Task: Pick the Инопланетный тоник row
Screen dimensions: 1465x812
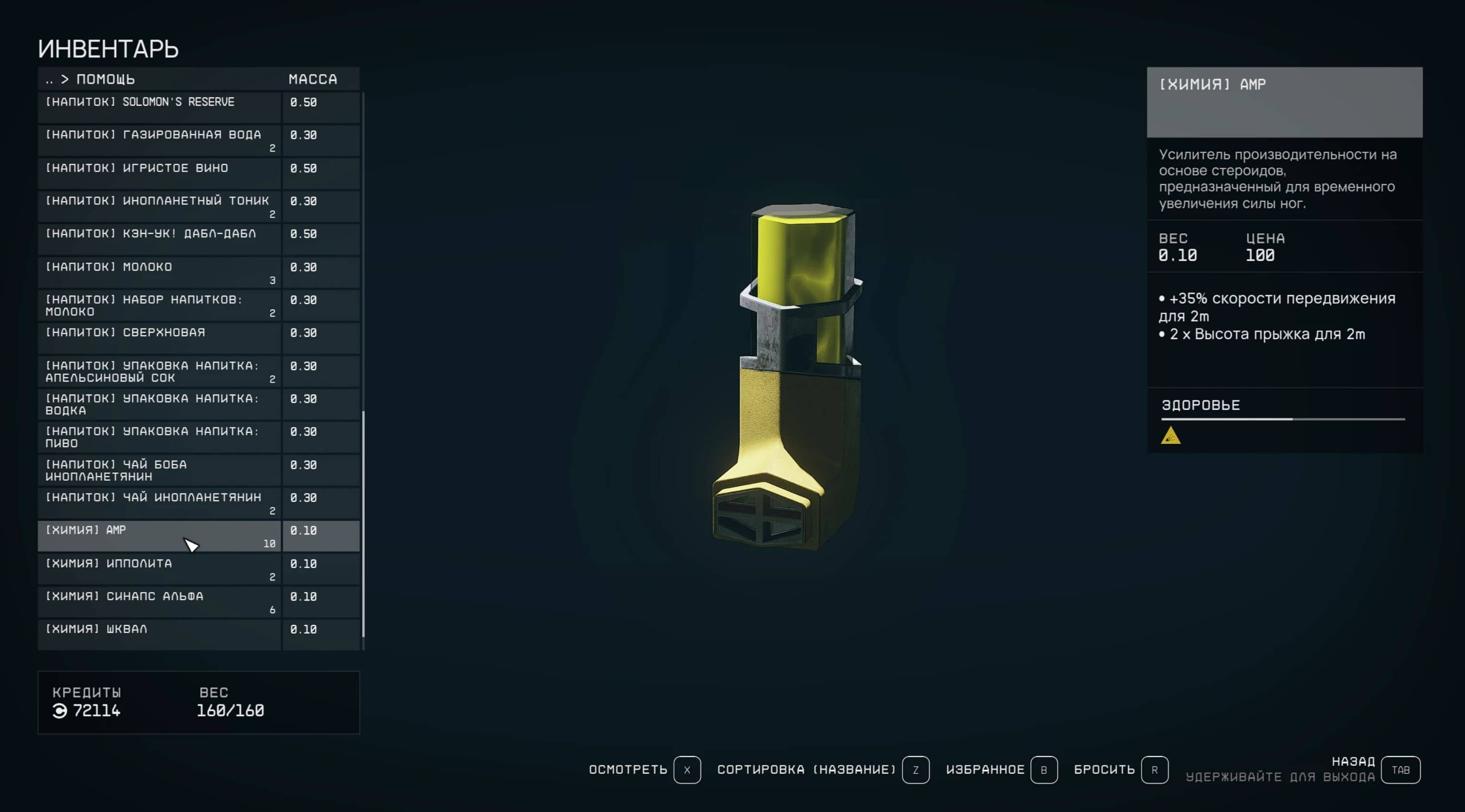Action: pos(159,207)
